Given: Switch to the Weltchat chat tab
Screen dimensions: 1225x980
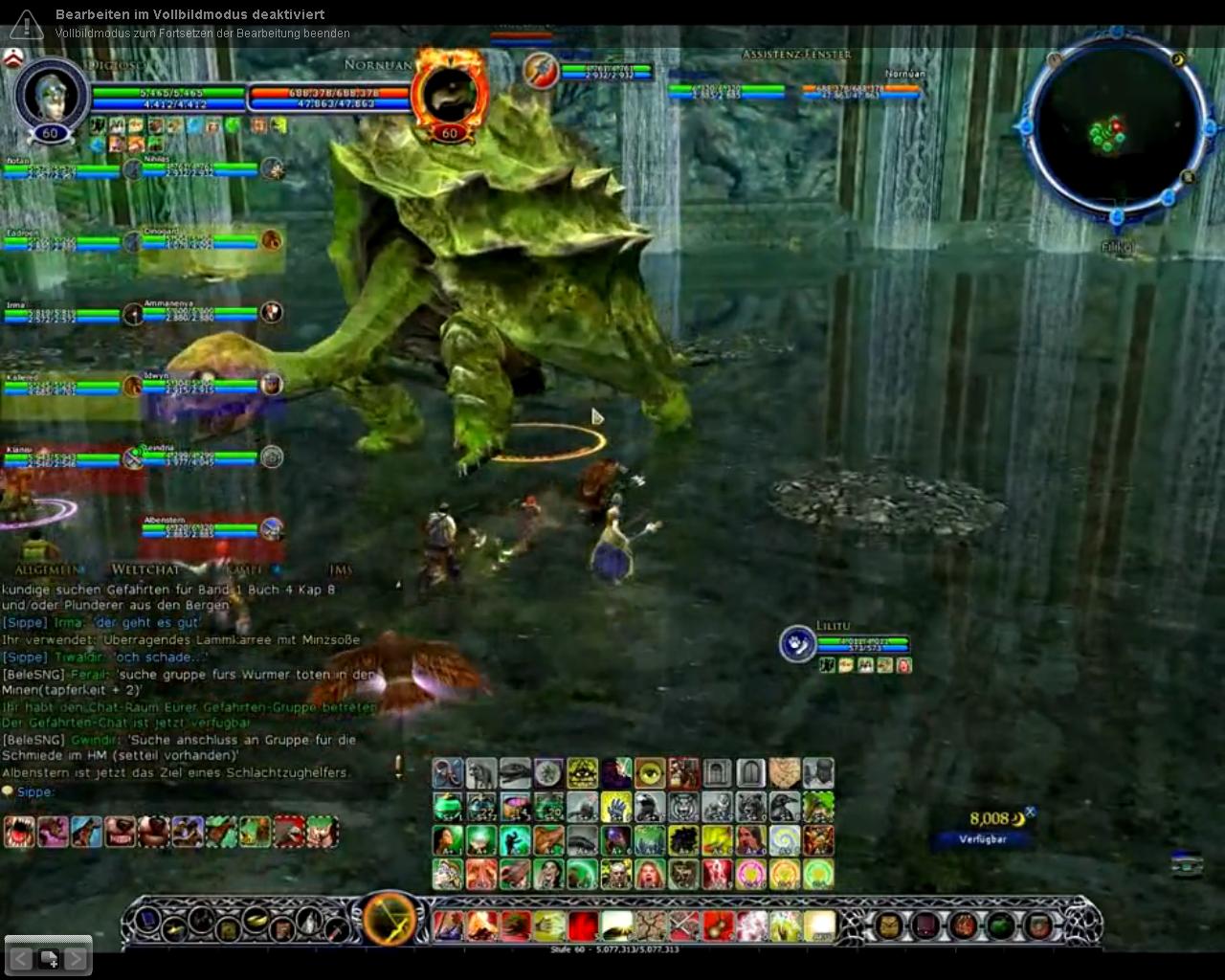Looking at the screenshot, I should (x=145, y=569).
